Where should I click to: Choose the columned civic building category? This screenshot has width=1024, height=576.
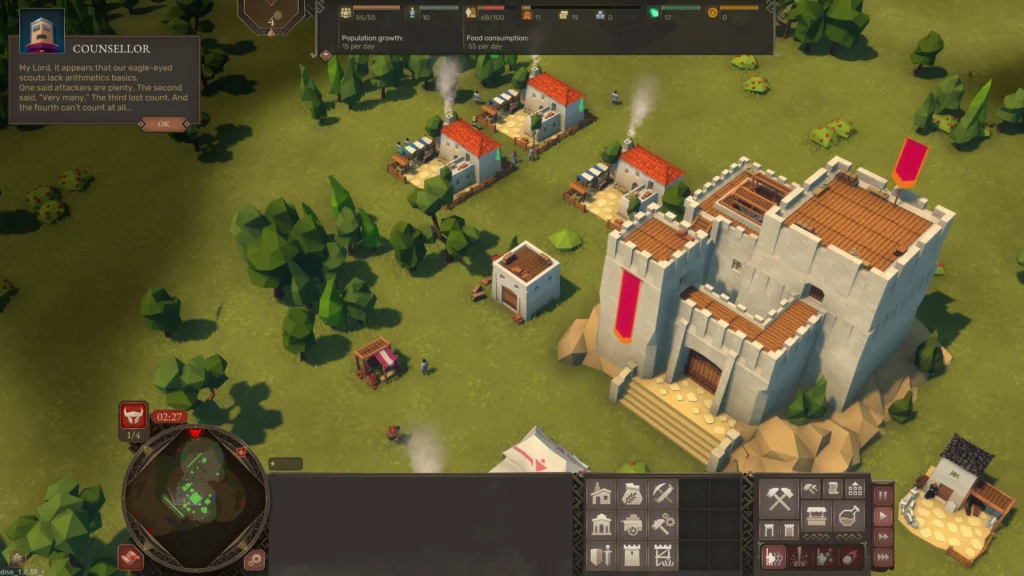pos(601,525)
